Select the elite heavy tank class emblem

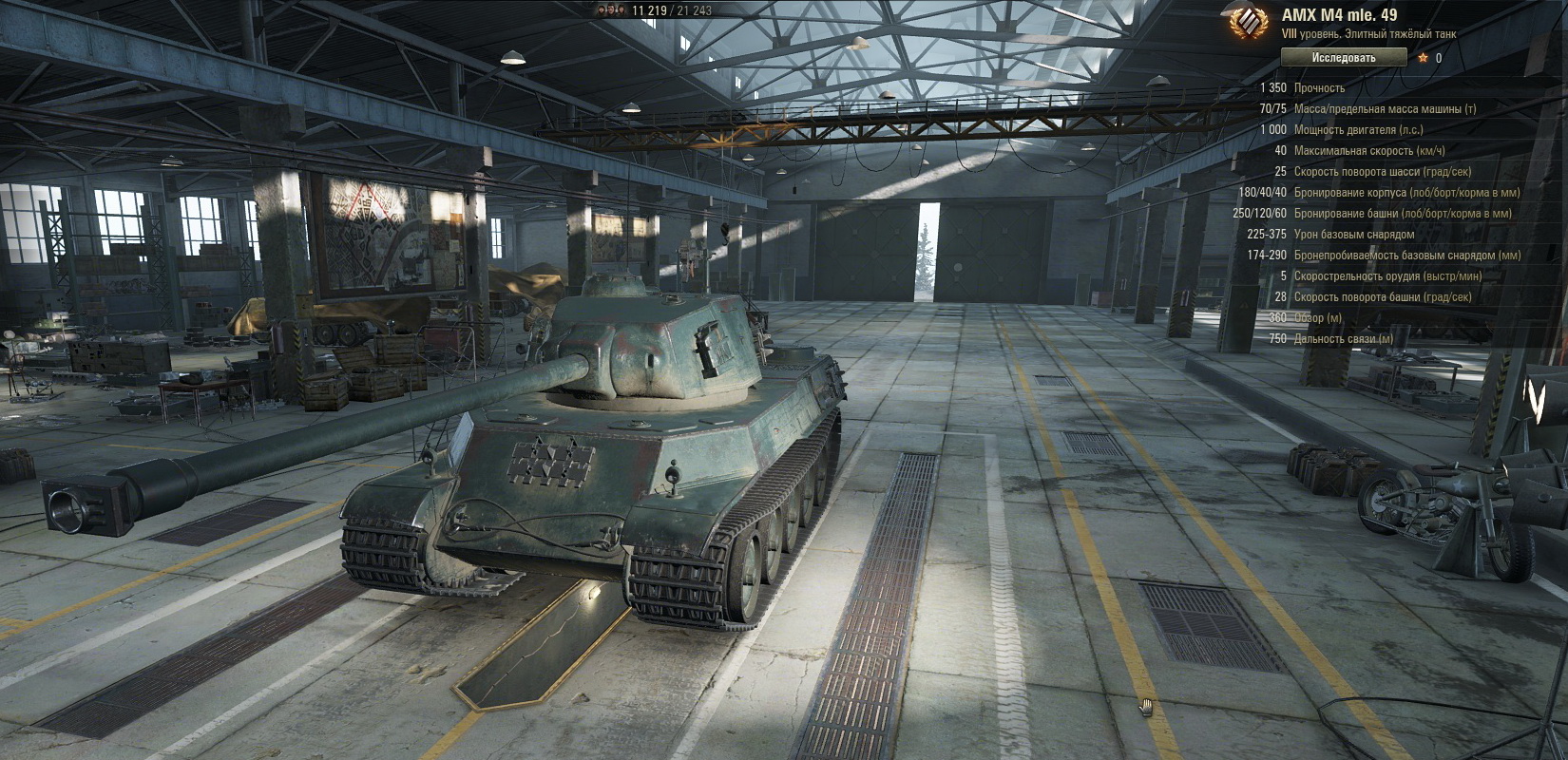click(x=1247, y=23)
